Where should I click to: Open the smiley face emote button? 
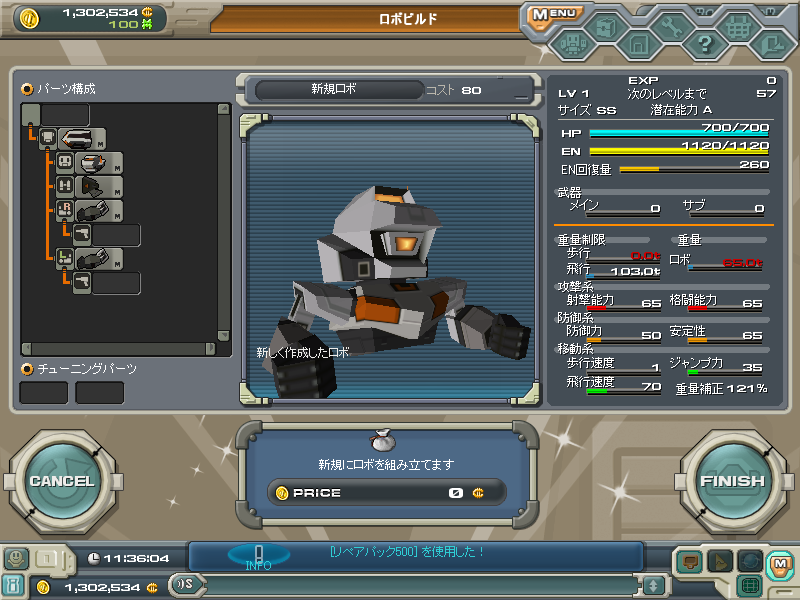[15, 559]
